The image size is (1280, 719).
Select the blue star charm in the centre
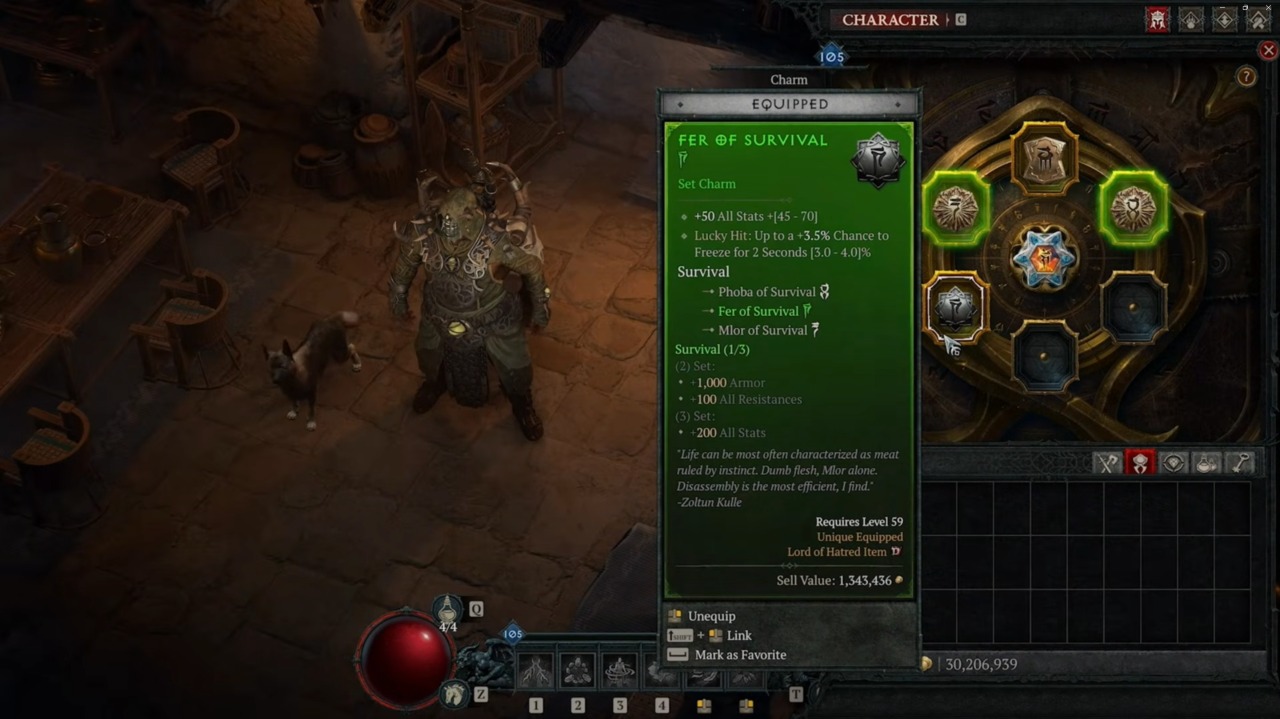tap(1044, 257)
